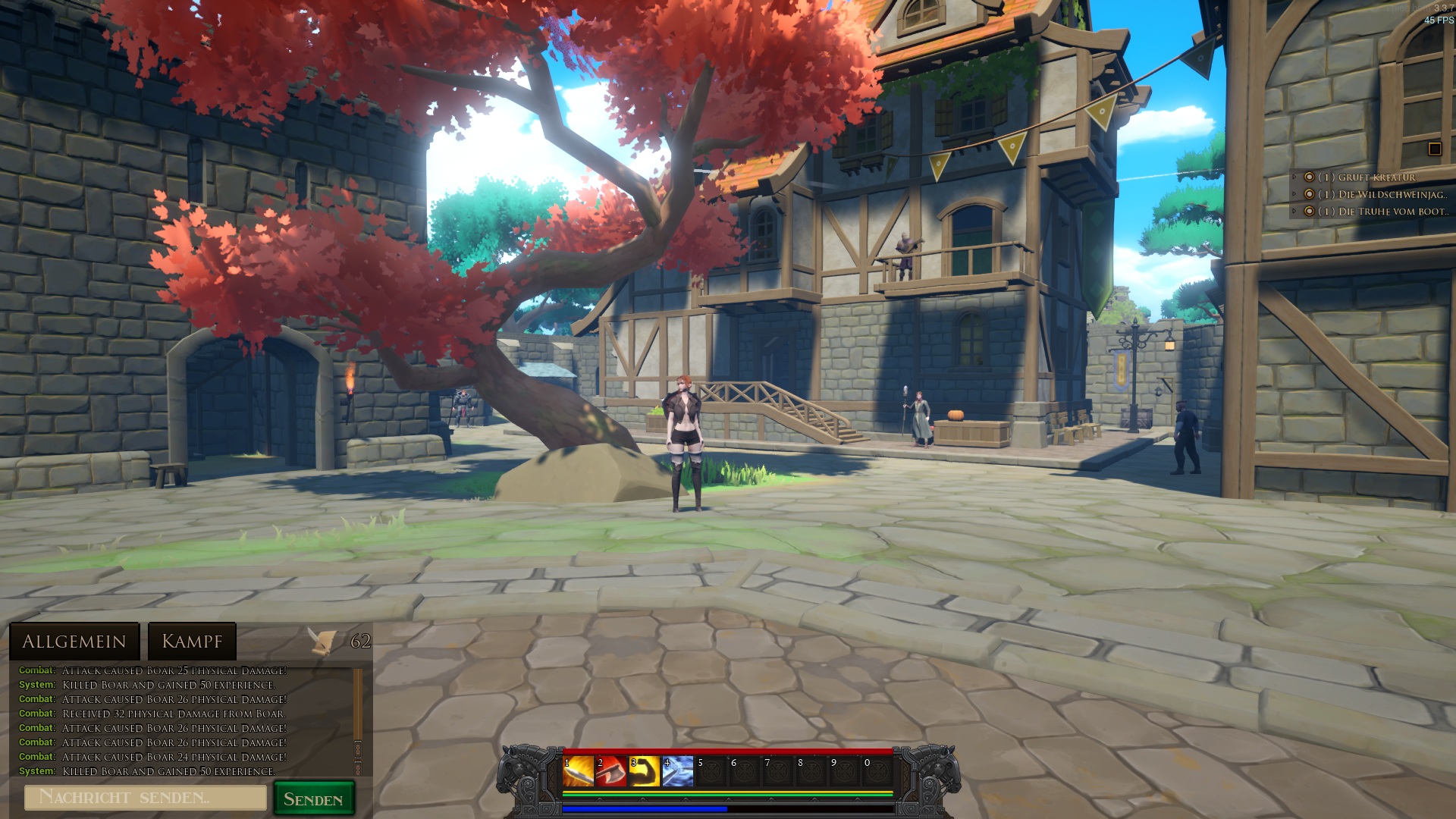Image resolution: width=1456 pixels, height=819 pixels.
Task: Use the red axe ability in slot 2
Action: pos(611,771)
